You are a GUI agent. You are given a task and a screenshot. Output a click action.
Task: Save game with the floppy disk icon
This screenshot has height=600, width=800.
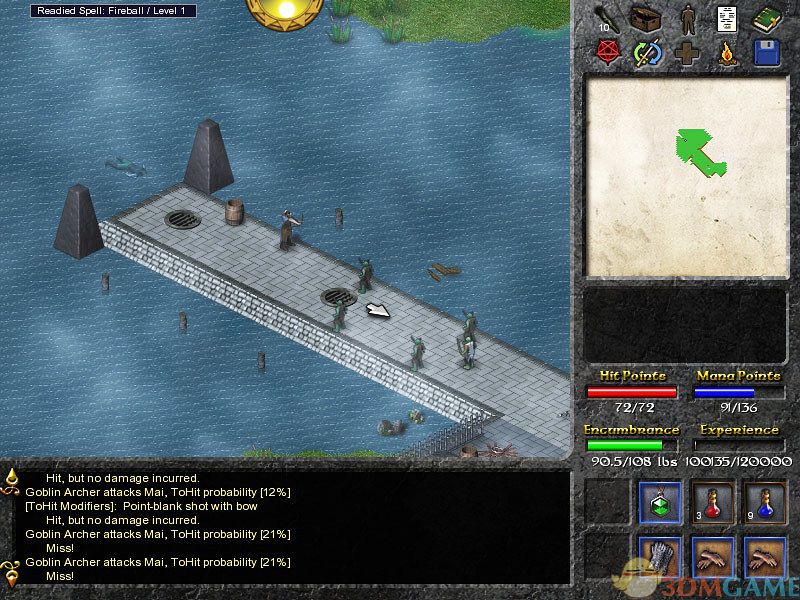767,53
